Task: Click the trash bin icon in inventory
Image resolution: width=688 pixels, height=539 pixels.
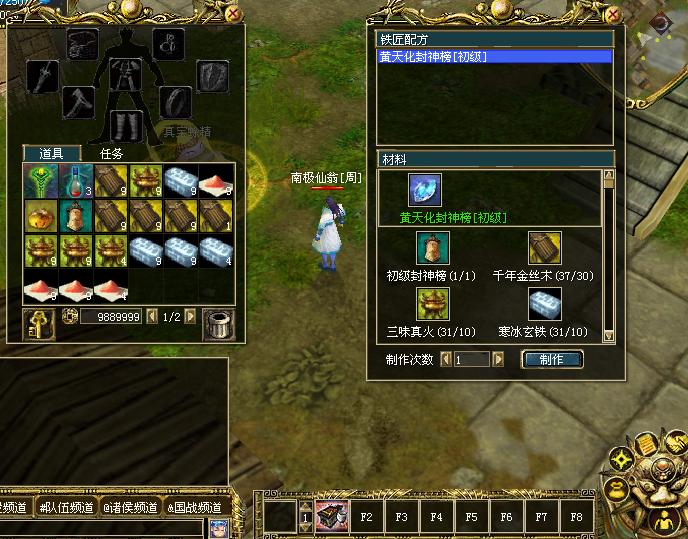Action: [217, 323]
